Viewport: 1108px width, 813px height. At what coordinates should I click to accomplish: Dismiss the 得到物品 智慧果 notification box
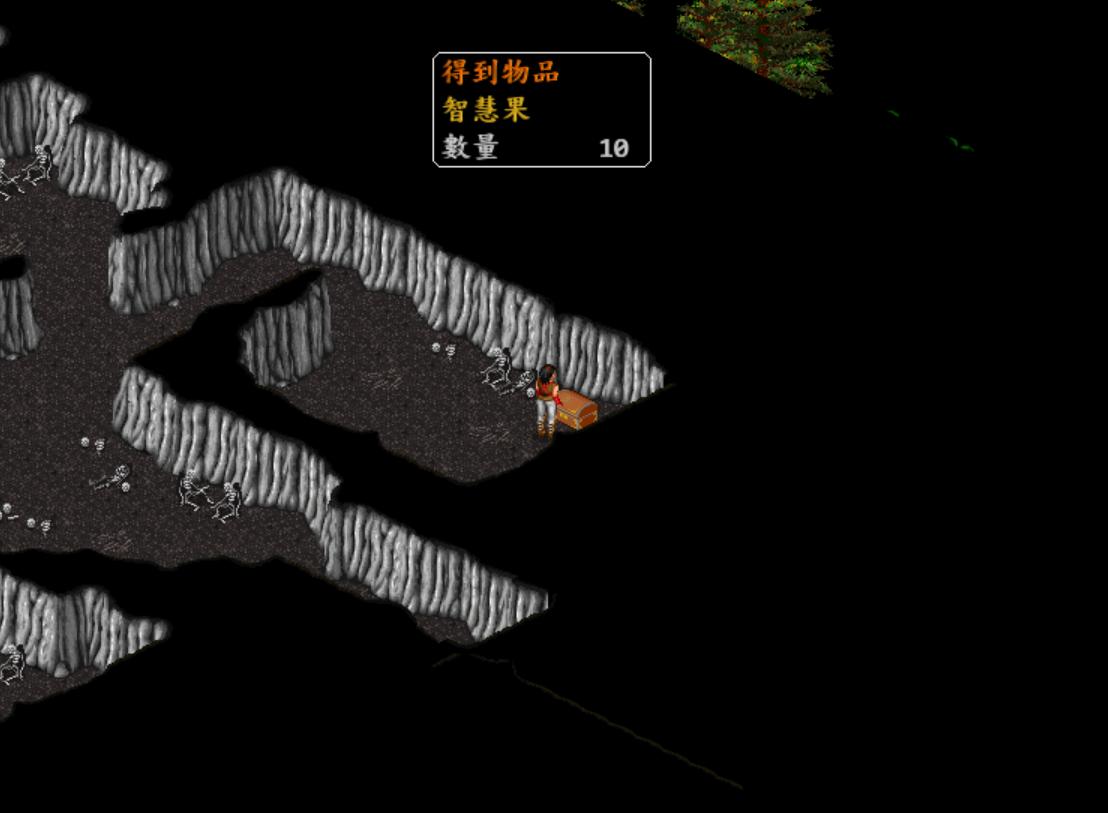(541, 110)
